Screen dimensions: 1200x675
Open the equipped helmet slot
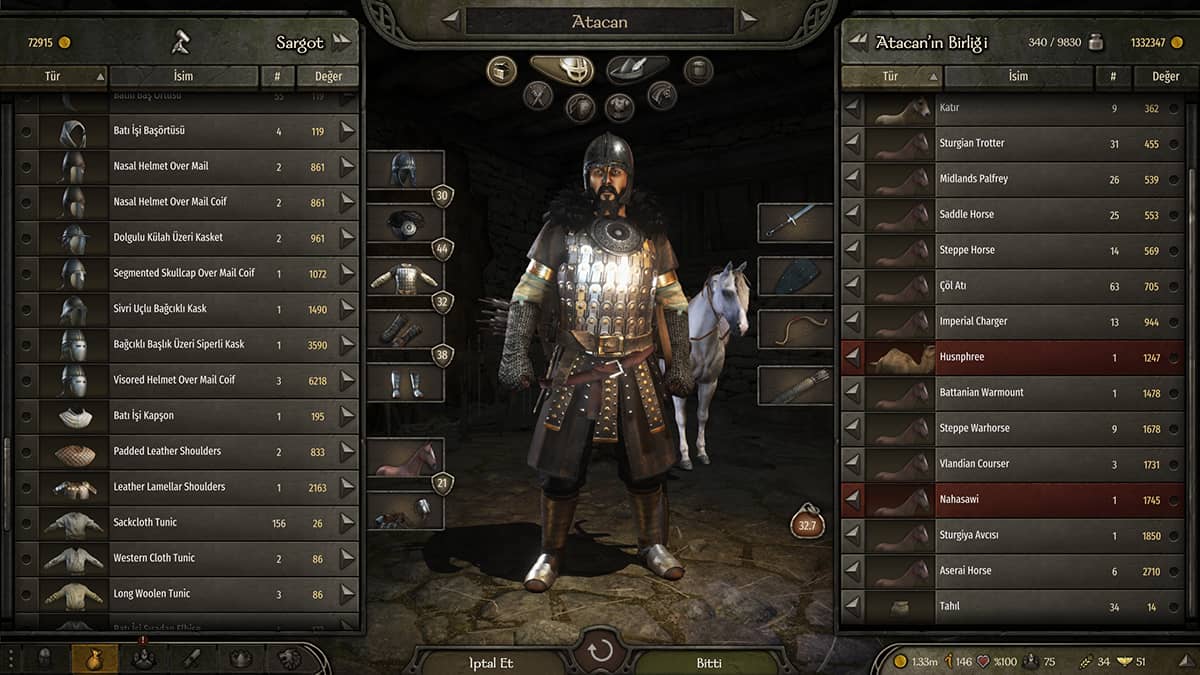405,170
